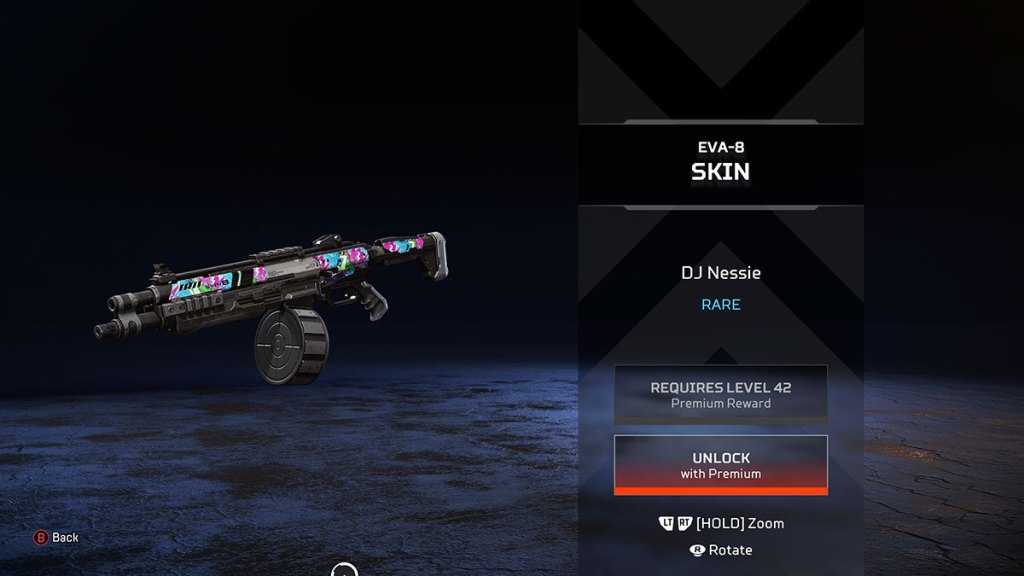Click the Requires Level 42 reward button
The image size is (1024, 576).
(x=720, y=394)
